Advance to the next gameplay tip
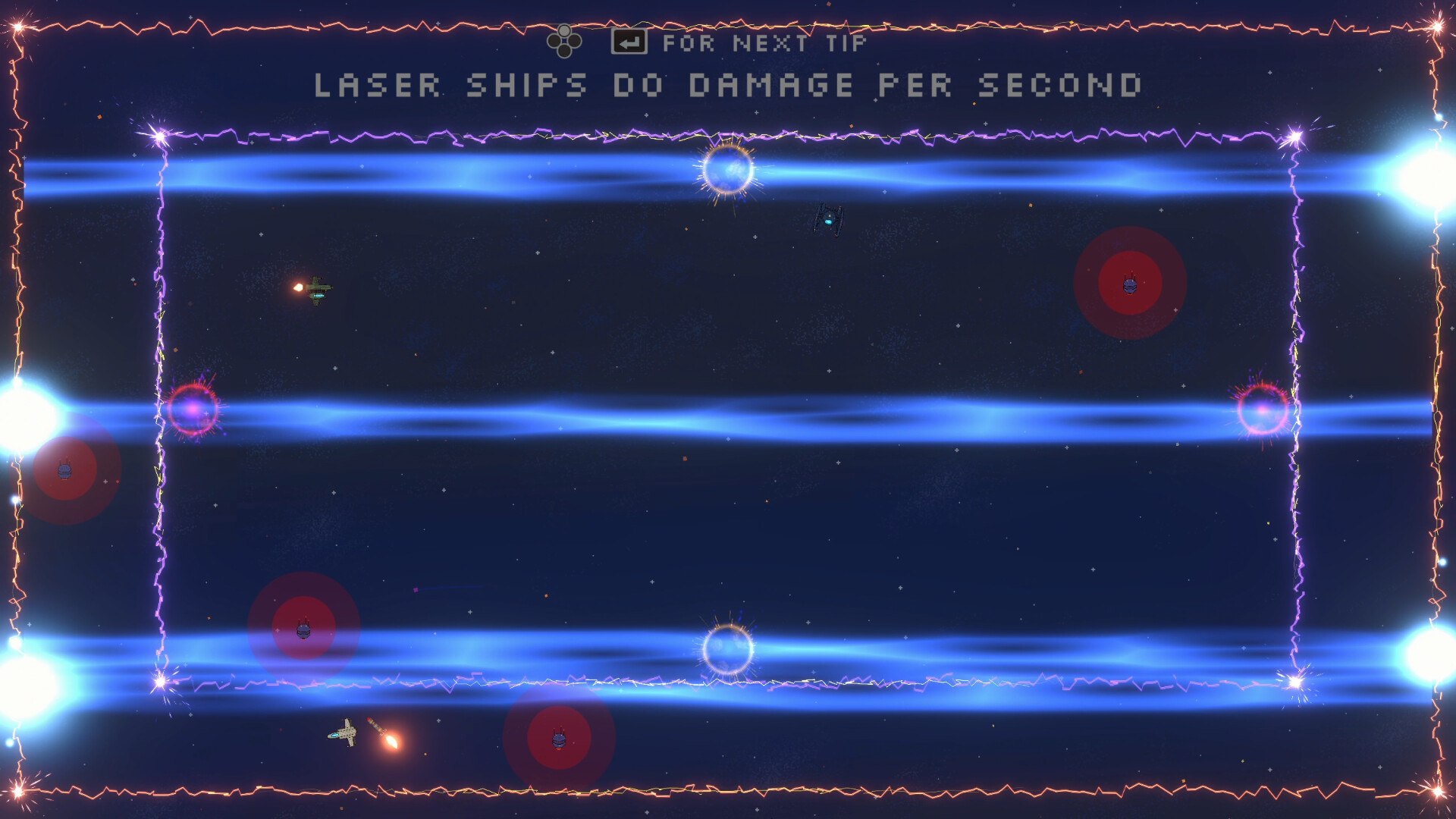1456x819 pixels. pyautogui.click(x=629, y=42)
